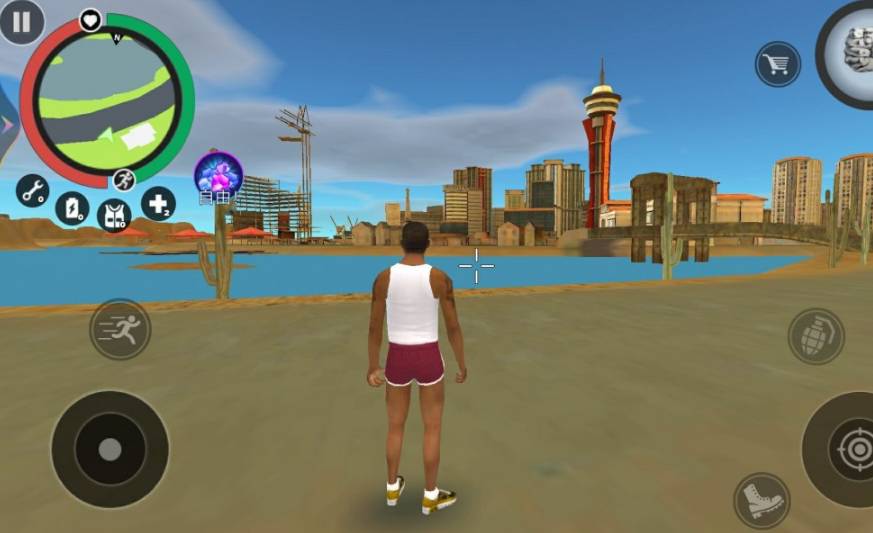Open the shopping cart store
Image resolution: width=873 pixels, height=533 pixels.
(x=777, y=64)
